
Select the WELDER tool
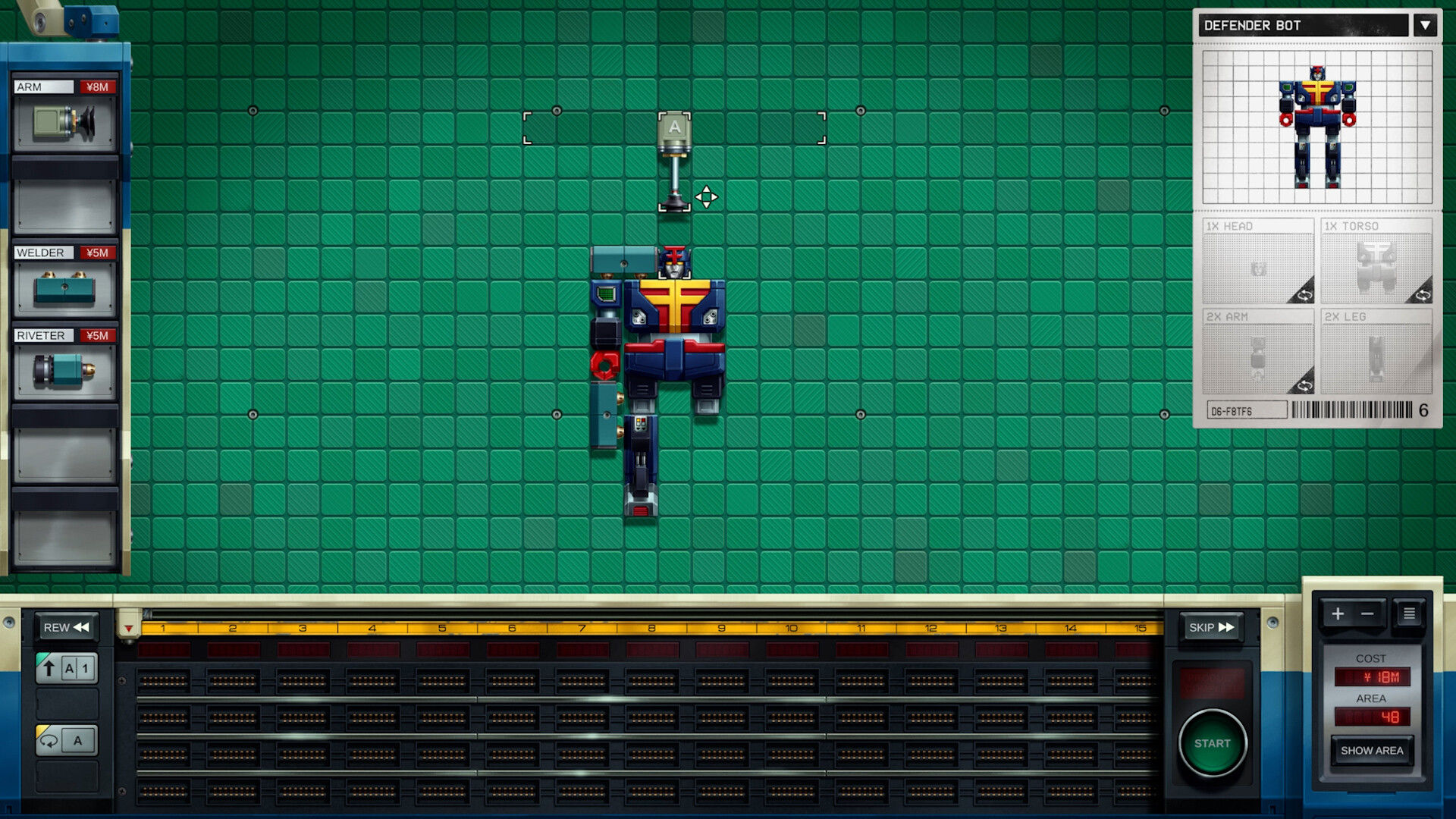pyautogui.click(x=65, y=288)
